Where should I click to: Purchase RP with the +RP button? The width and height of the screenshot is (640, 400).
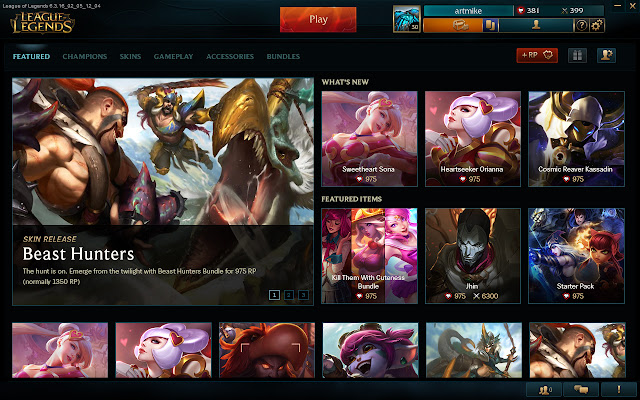click(537, 56)
